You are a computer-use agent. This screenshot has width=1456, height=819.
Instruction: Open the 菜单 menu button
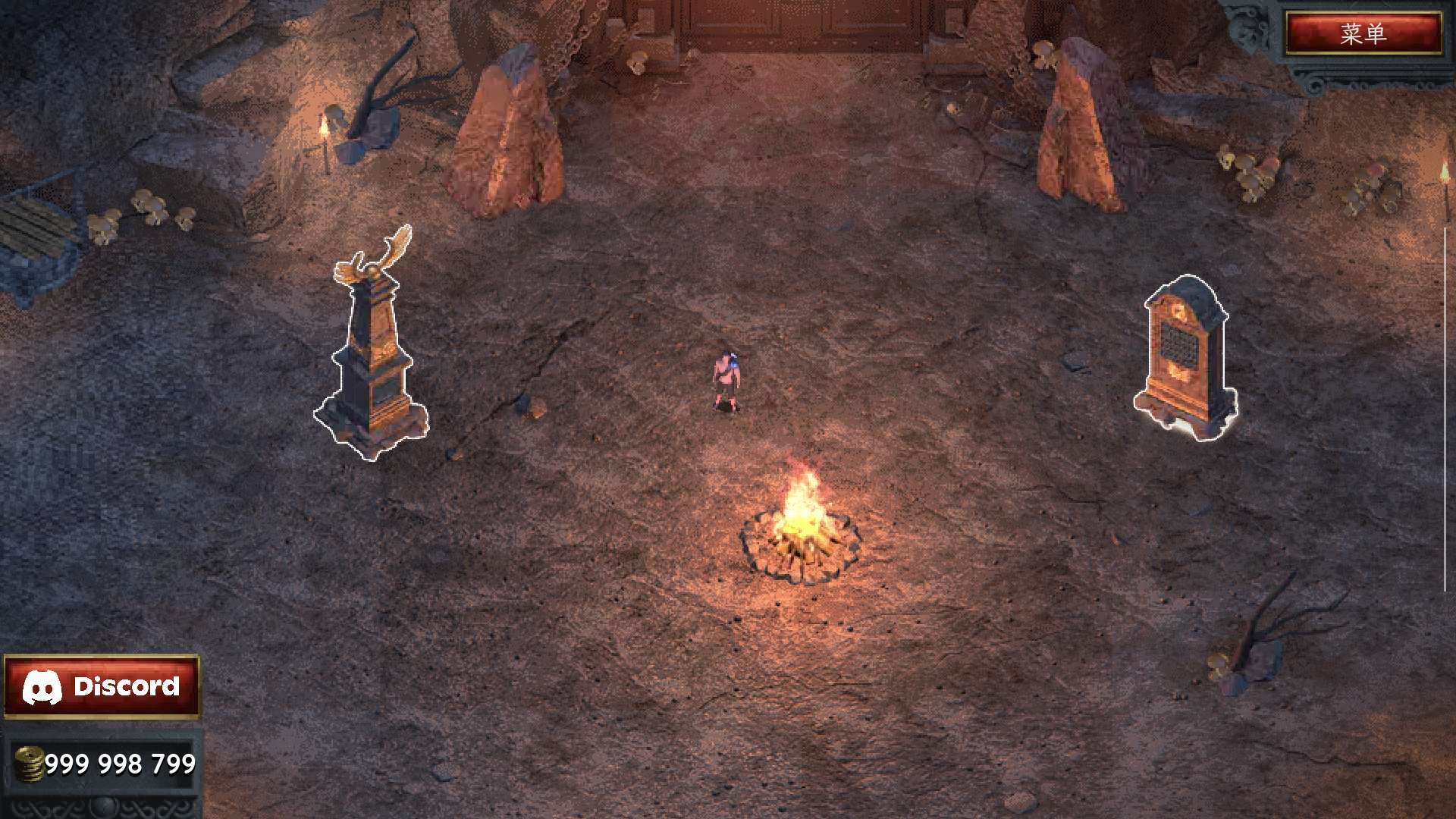[x=1363, y=33]
